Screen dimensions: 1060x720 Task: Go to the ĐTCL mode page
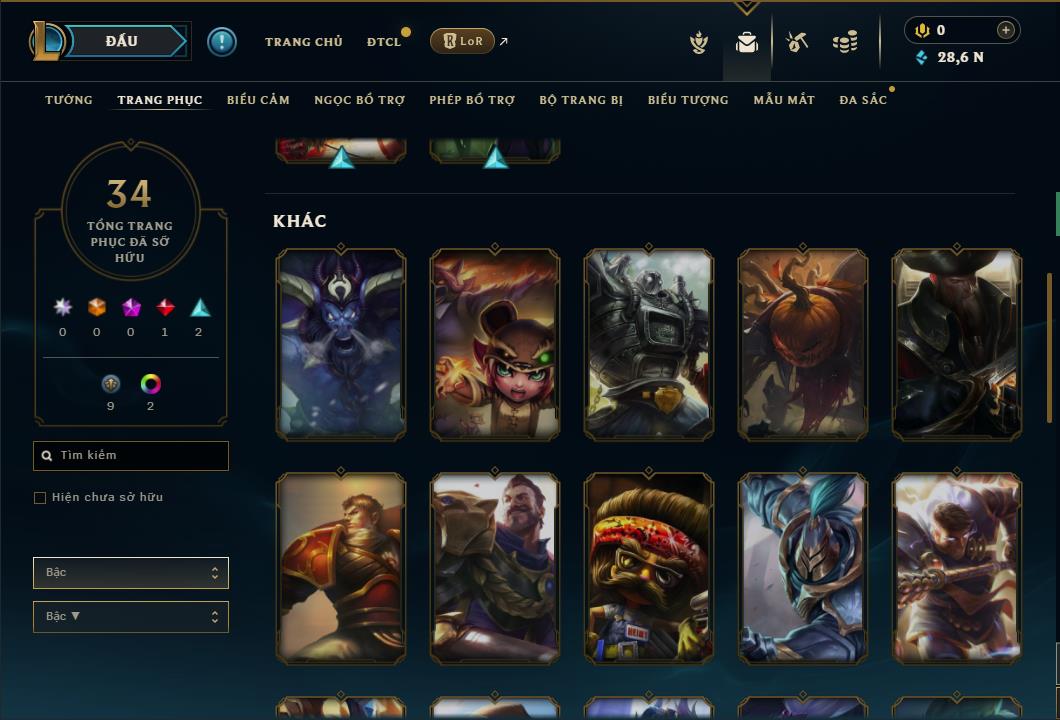(384, 42)
